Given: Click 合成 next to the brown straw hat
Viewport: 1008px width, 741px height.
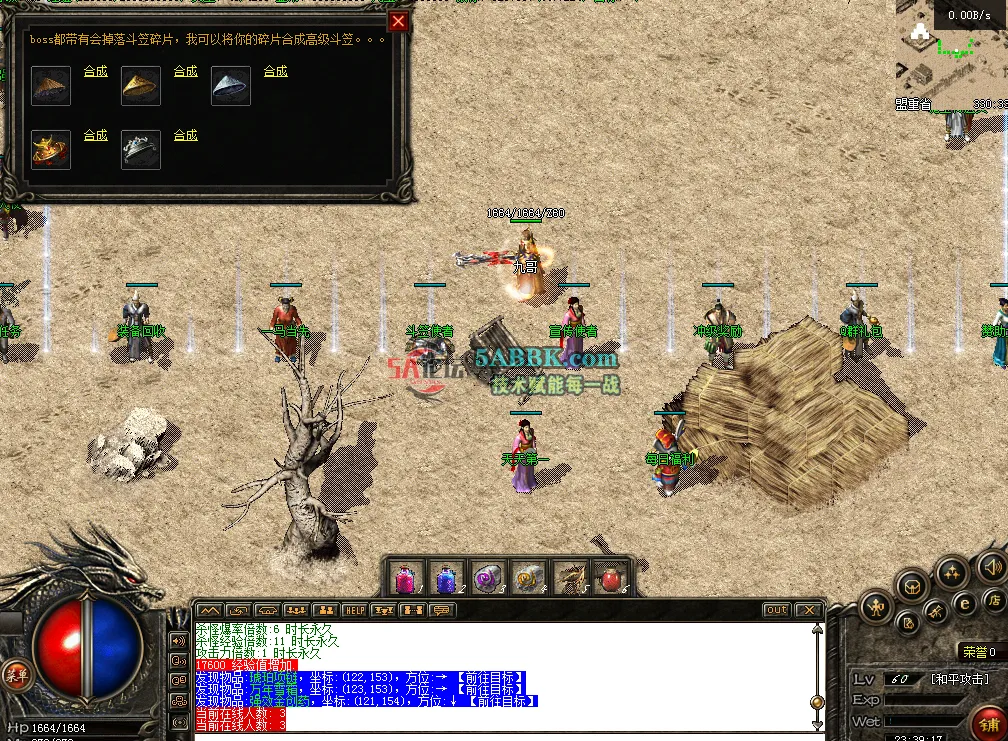Looking at the screenshot, I should pyautogui.click(x=96, y=72).
